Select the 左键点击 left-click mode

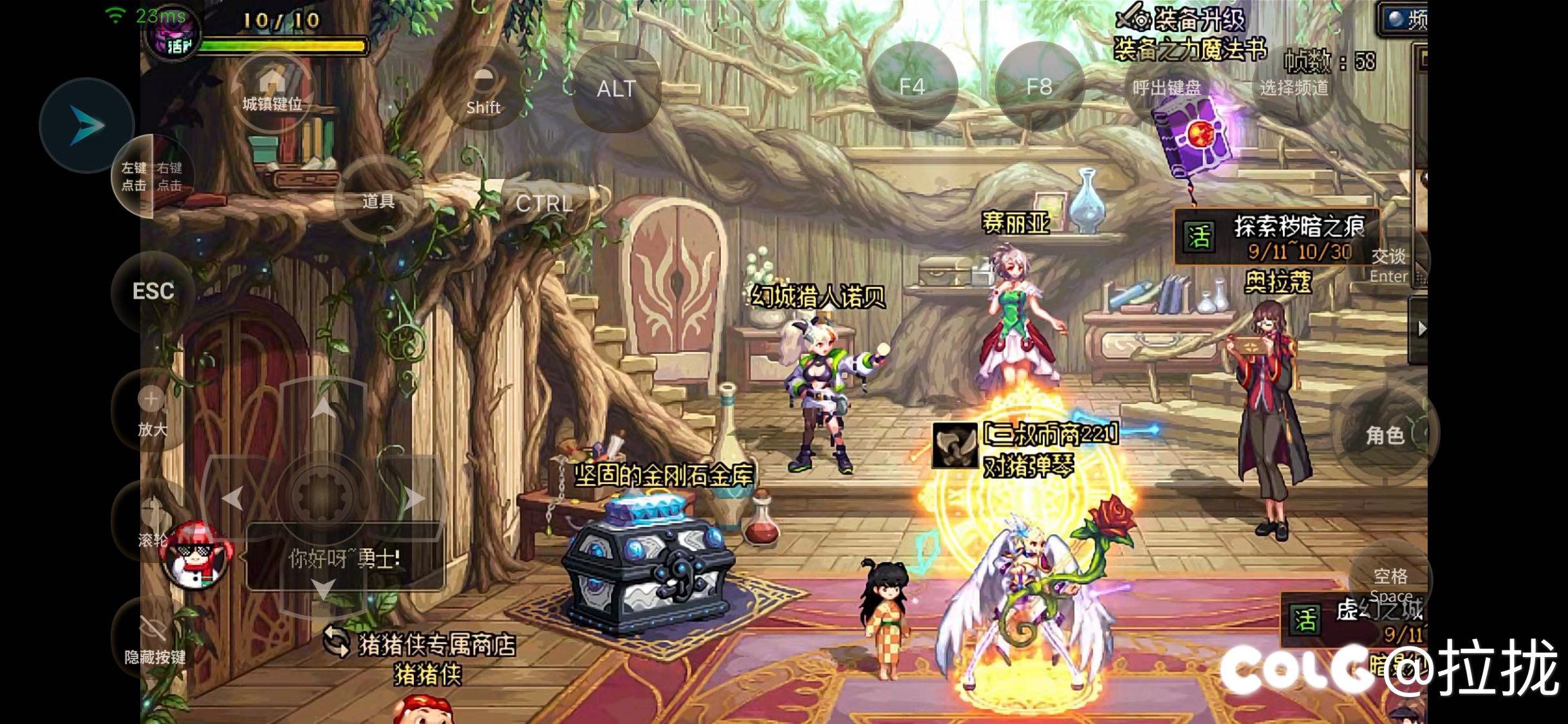click(134, 176)
